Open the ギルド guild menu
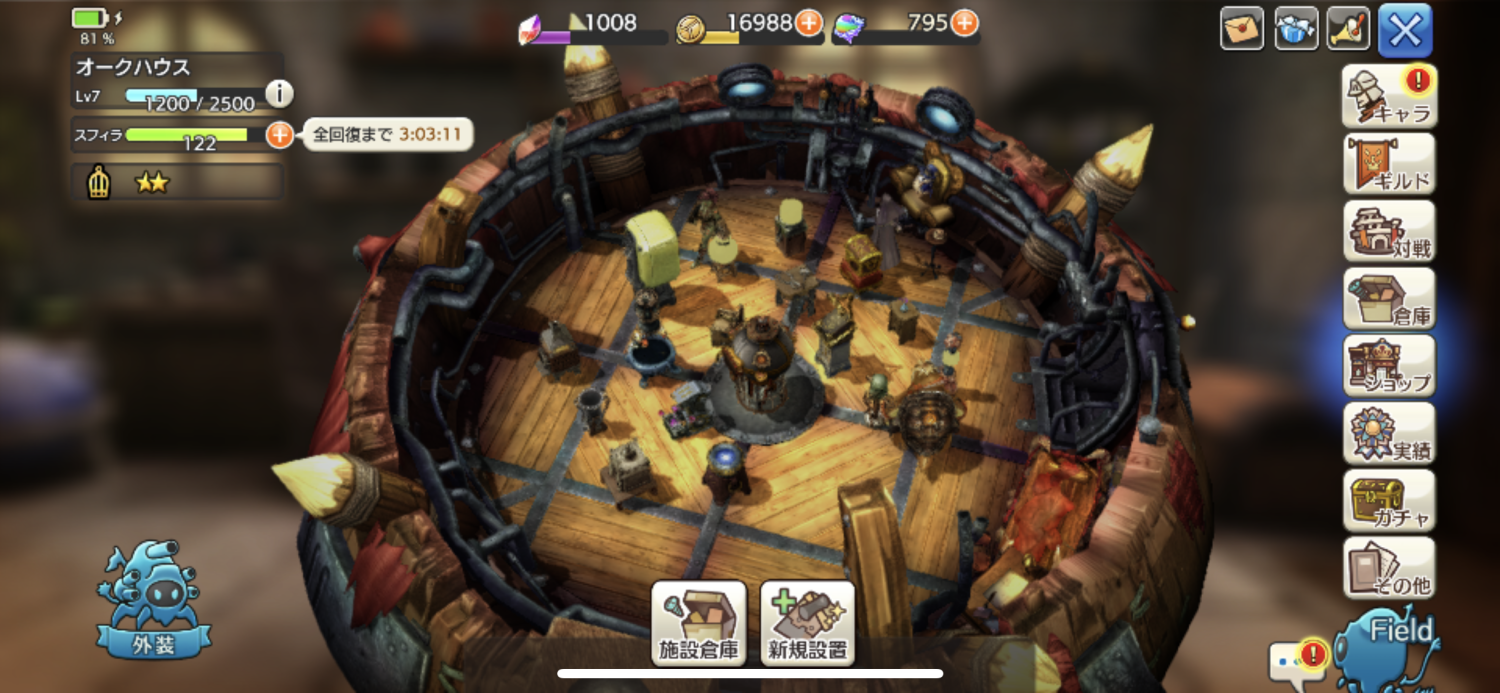This screenshot has width=1500, height=693. tap(1389, 163)
